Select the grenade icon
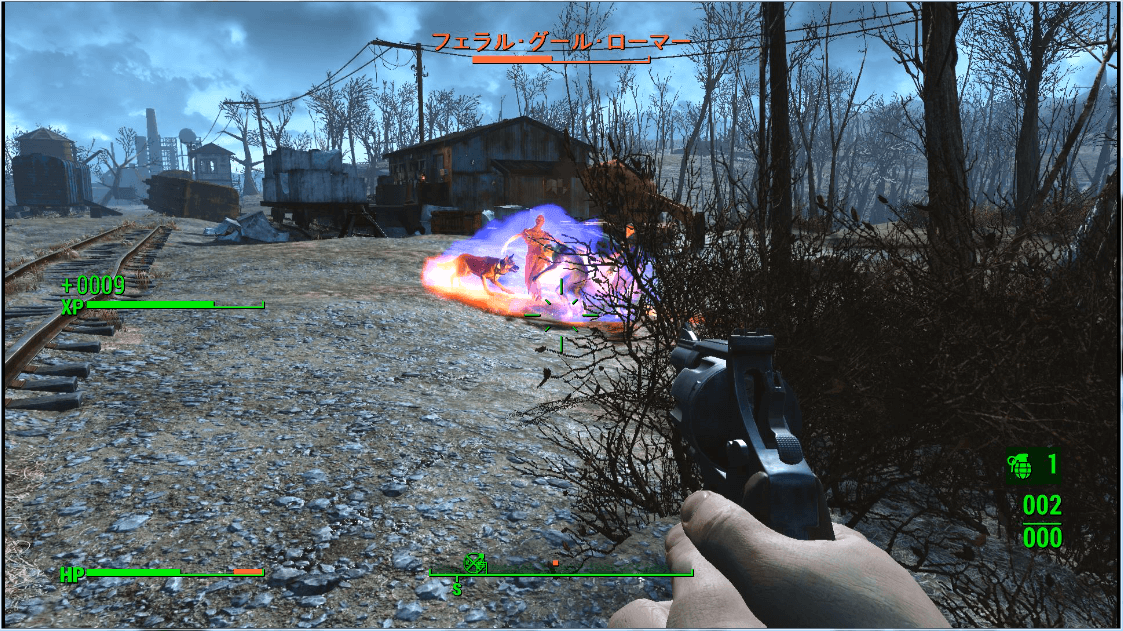The height and width of the screenshot is (631, 1123). coord(1020,466)
